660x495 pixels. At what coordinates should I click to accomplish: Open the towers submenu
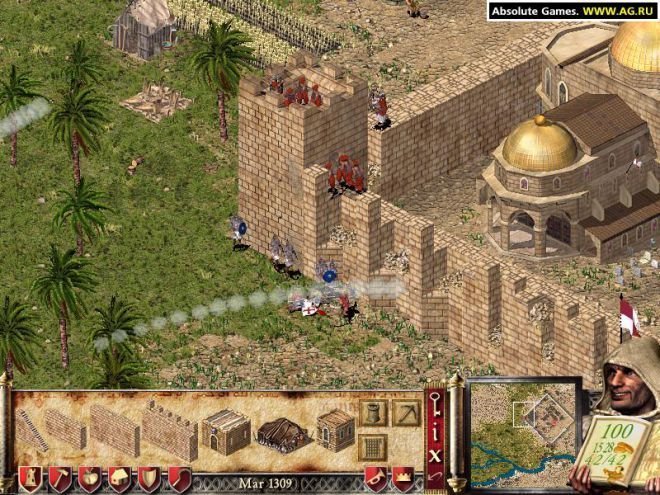(x=373, y=412)
